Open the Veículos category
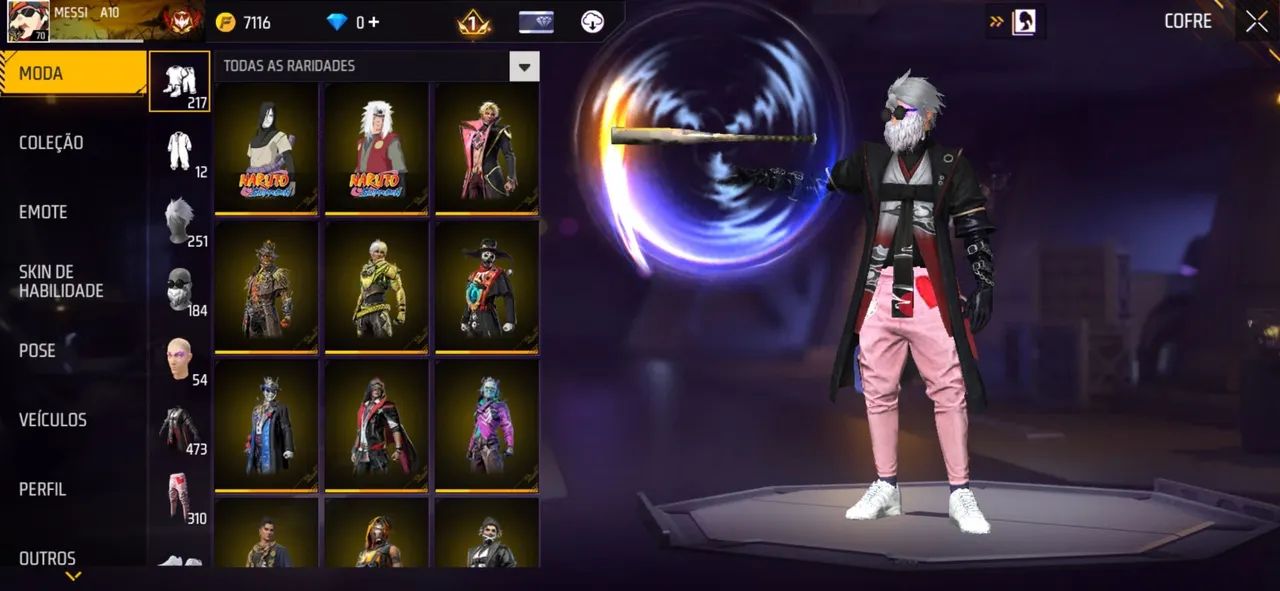Viewport: 1280px width, 591px height. (53, 420)
